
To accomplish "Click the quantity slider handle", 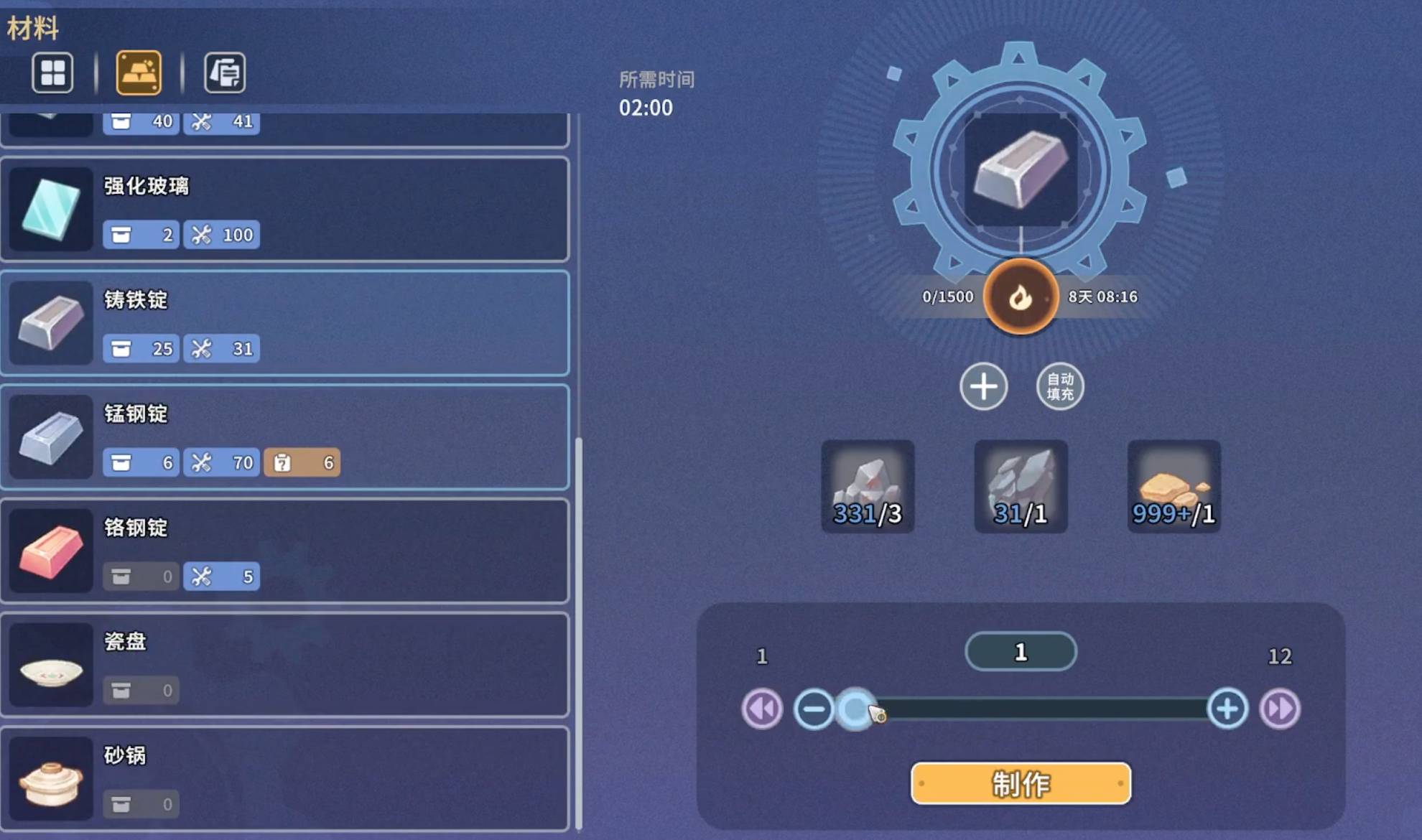I will 855,709.
